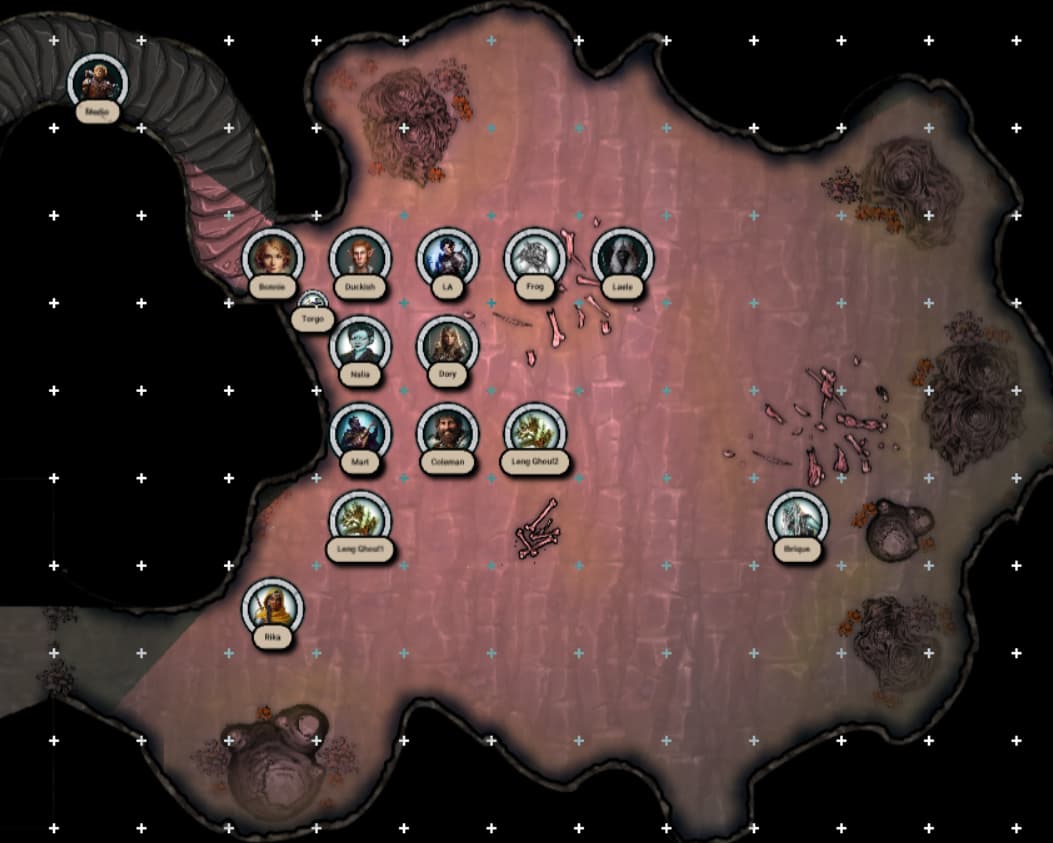Choose the Duckish token
This screenshot has height=843, width=1053.
tap(360, 258)
